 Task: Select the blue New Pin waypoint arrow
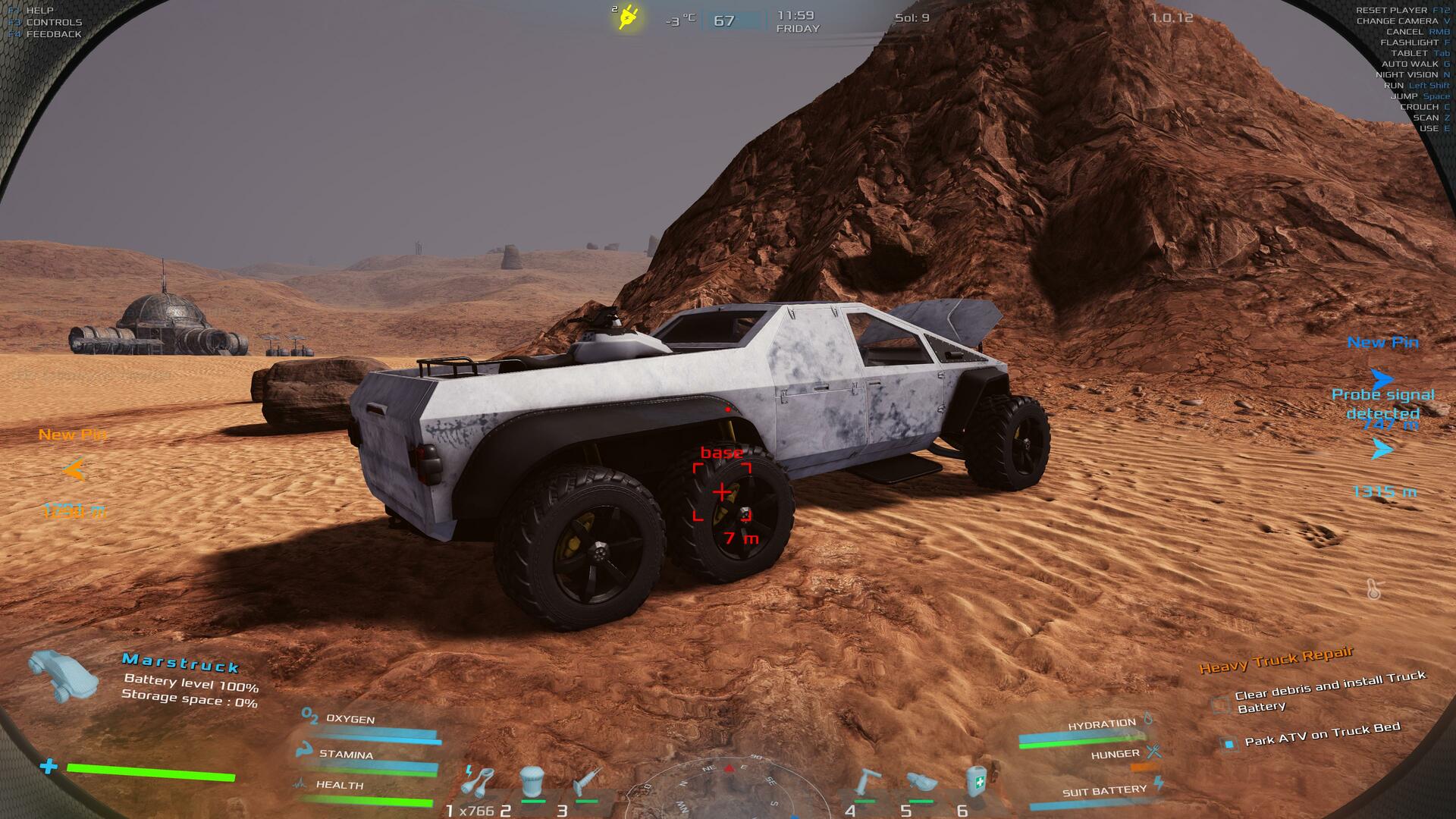(1382, 378)
